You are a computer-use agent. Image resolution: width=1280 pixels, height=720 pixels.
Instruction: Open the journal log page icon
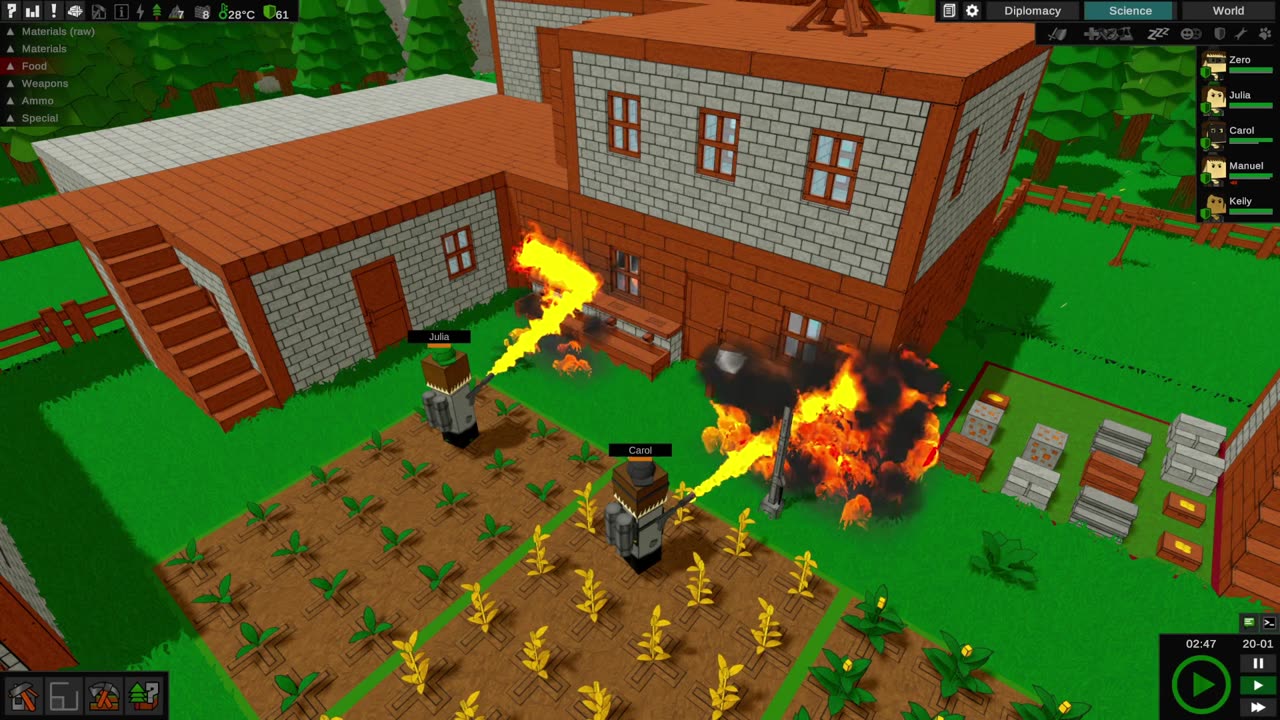pos(949,11)
